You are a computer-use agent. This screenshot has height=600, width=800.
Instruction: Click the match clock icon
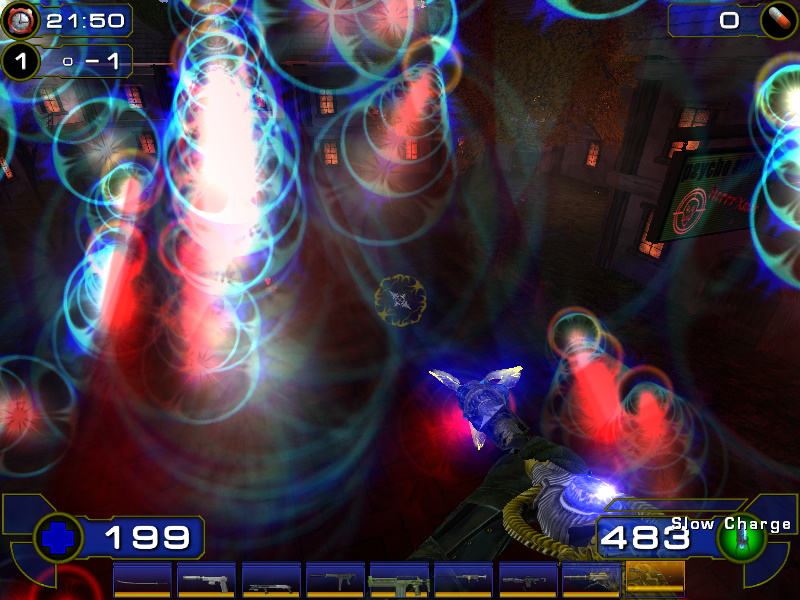pos(22,19)
